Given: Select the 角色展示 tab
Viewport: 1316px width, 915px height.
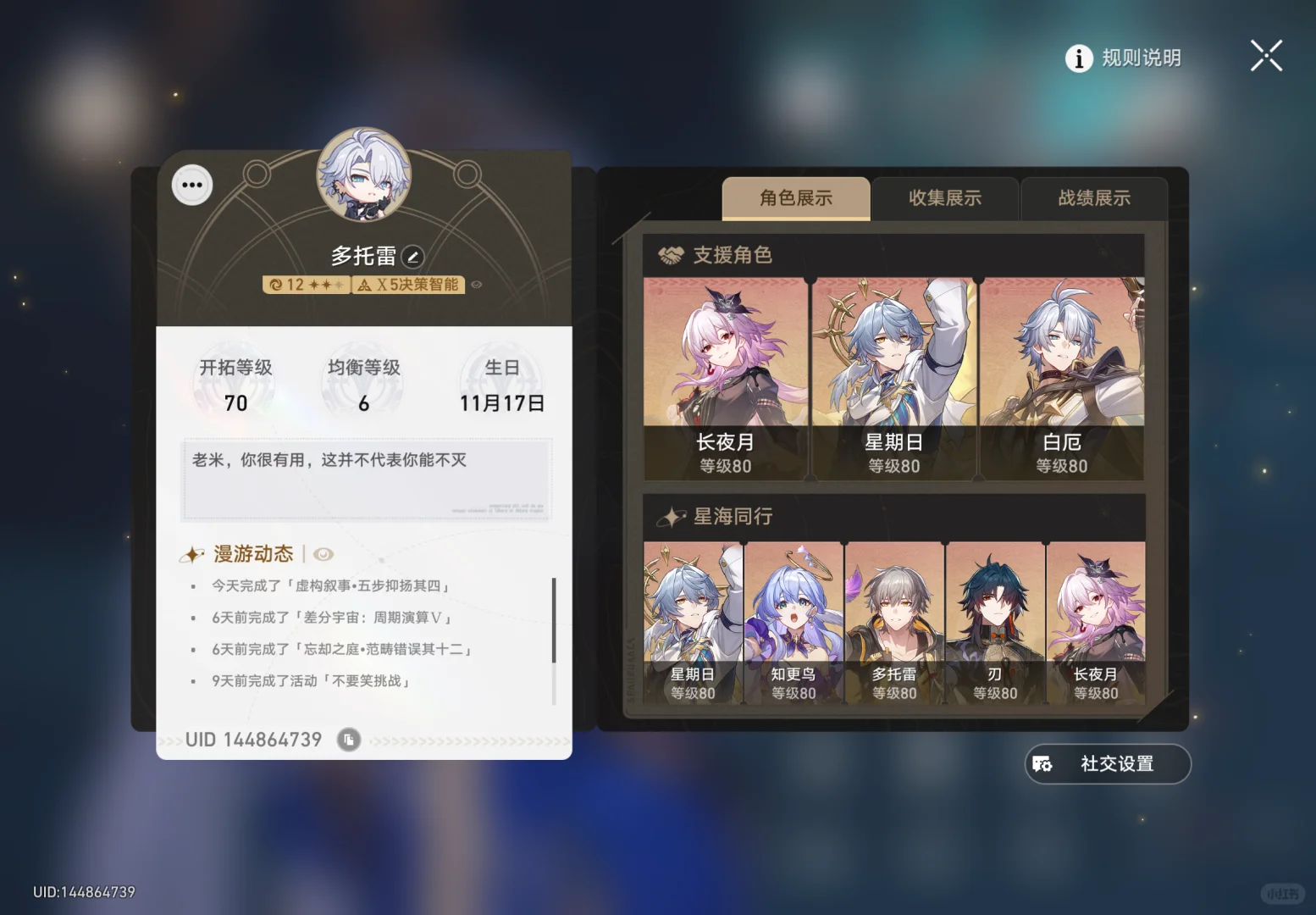Looking at the screenshot, I should pos(796,198).
